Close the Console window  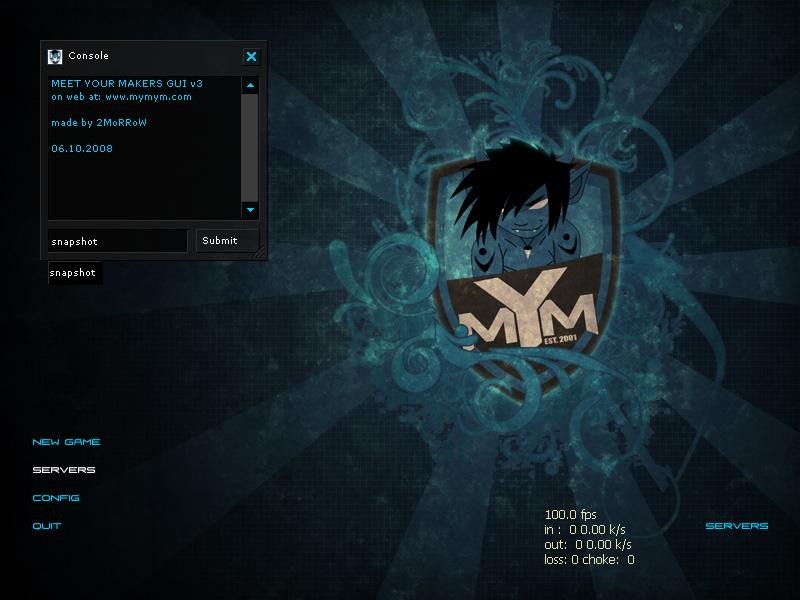[x=251, y=57]
